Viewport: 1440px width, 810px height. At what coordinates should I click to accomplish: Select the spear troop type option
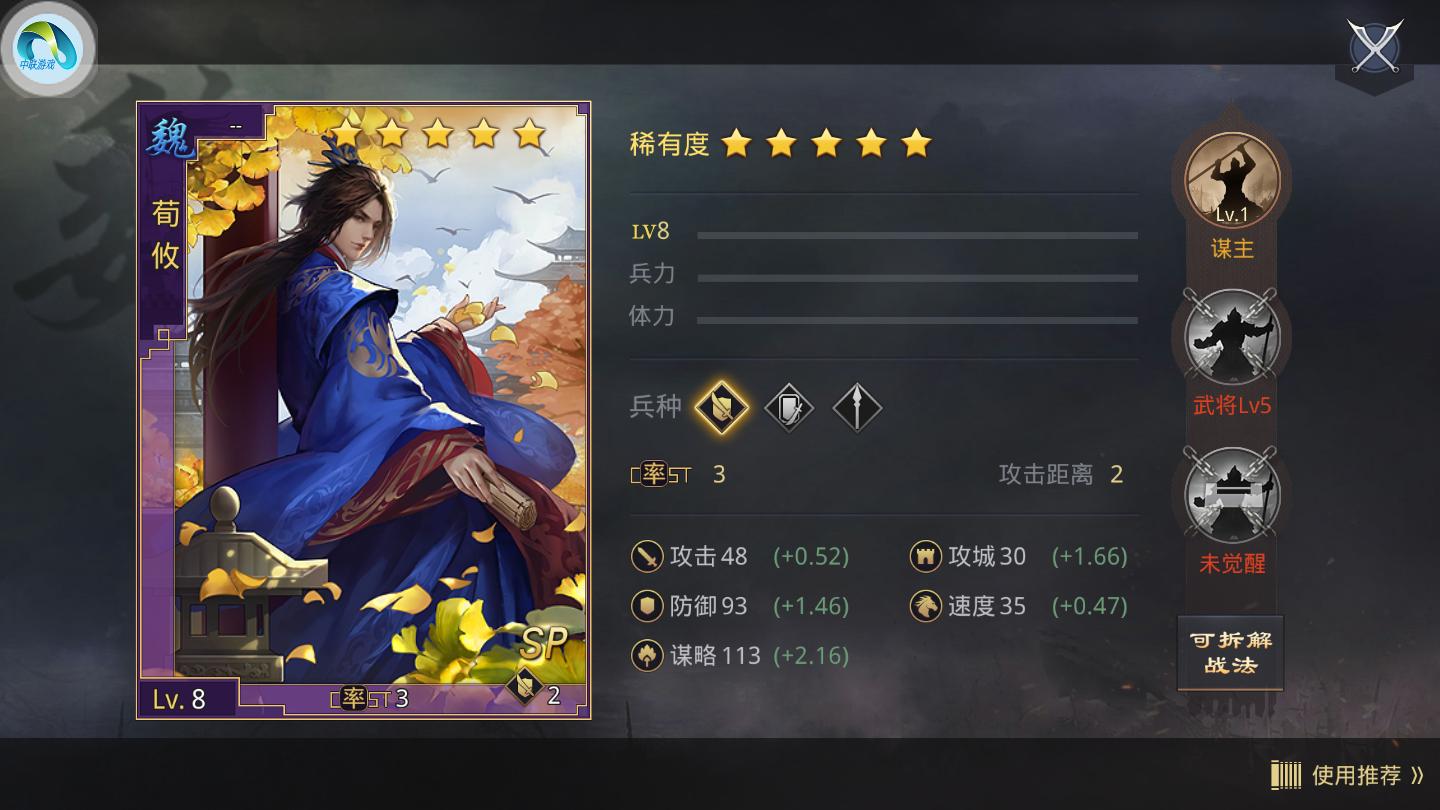click(x=856, y=408)
